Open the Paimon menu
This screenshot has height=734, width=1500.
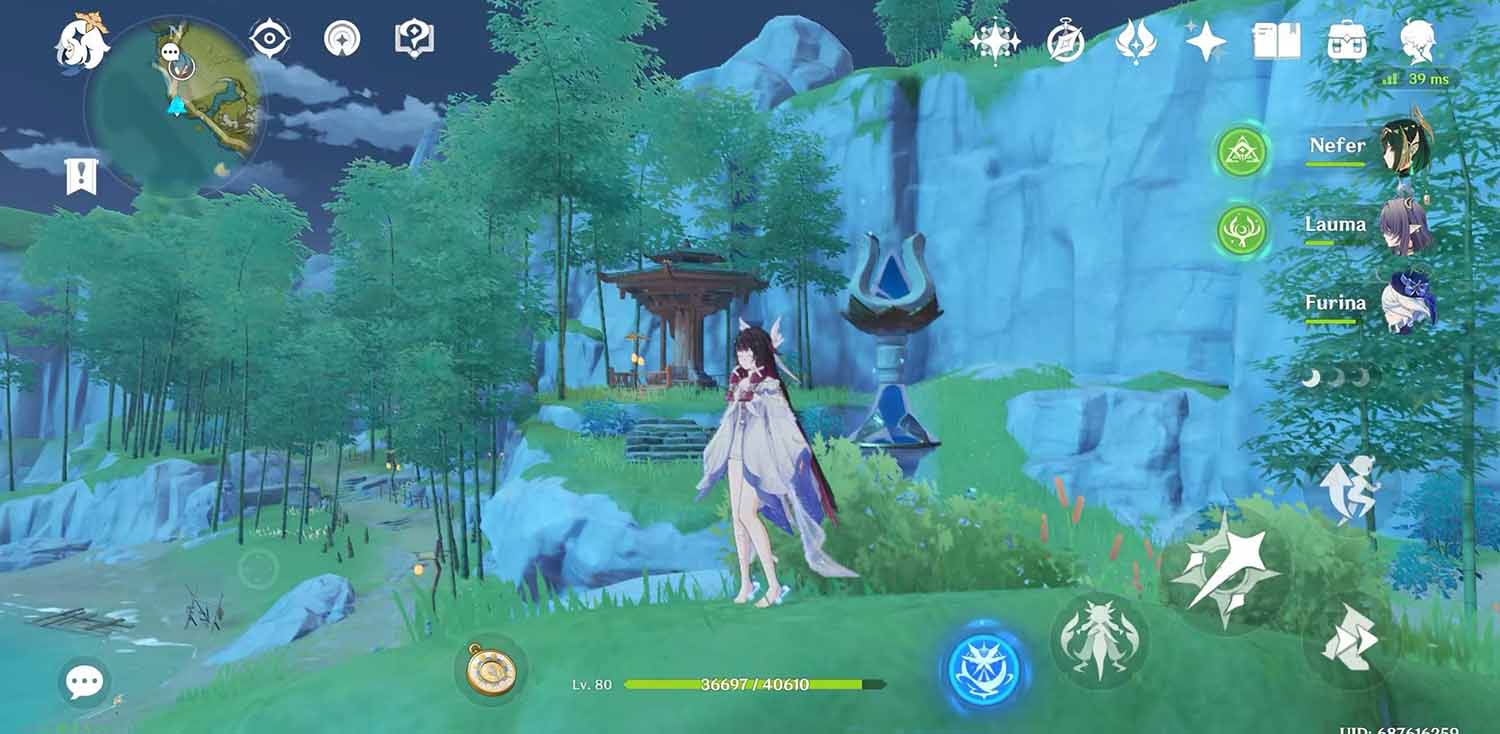[80, 41]
